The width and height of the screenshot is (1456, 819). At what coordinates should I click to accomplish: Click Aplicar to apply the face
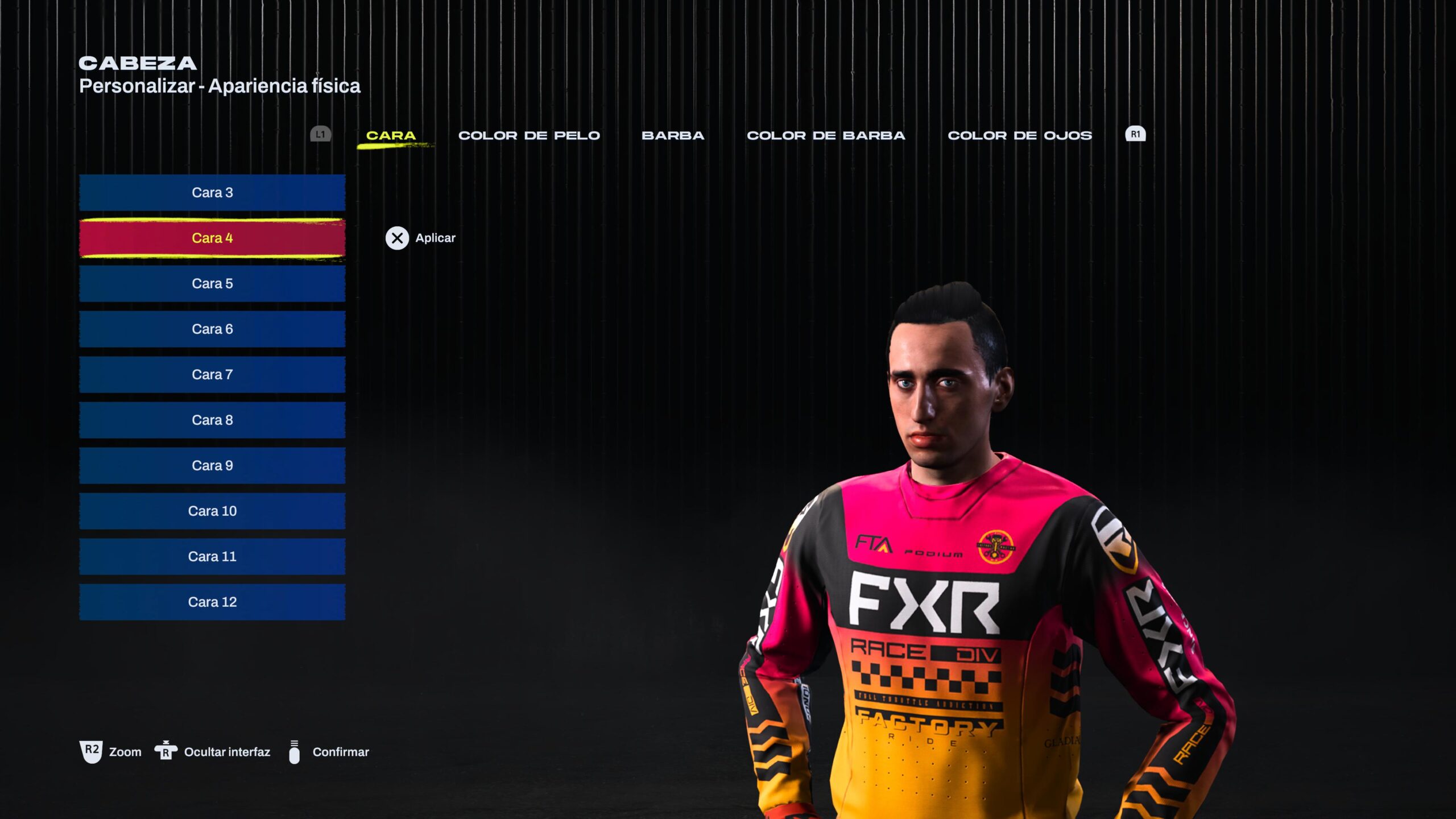pyautogui.click(x=433, y=238)
